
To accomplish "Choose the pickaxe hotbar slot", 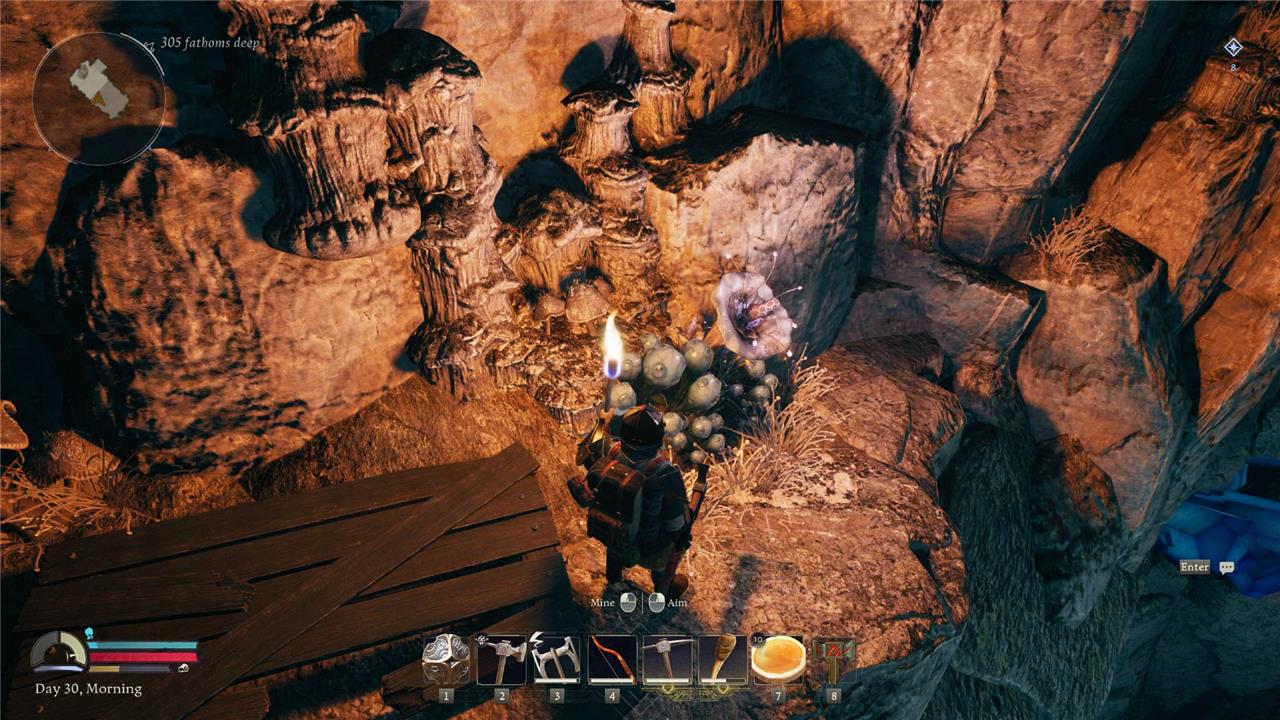I will pos(667,661).
